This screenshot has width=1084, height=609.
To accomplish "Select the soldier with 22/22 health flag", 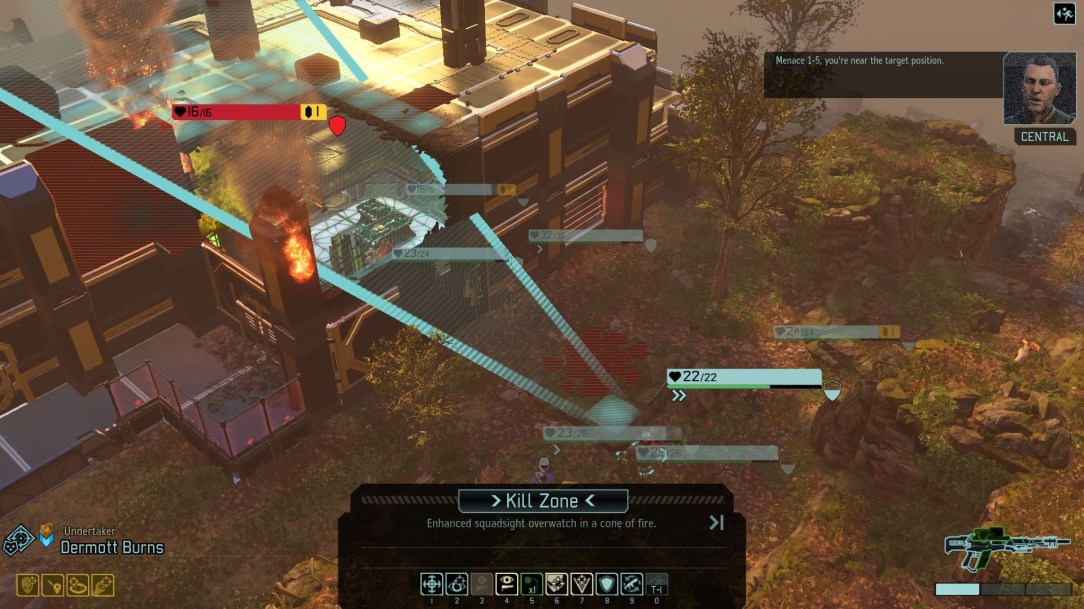I will [744, 378].
